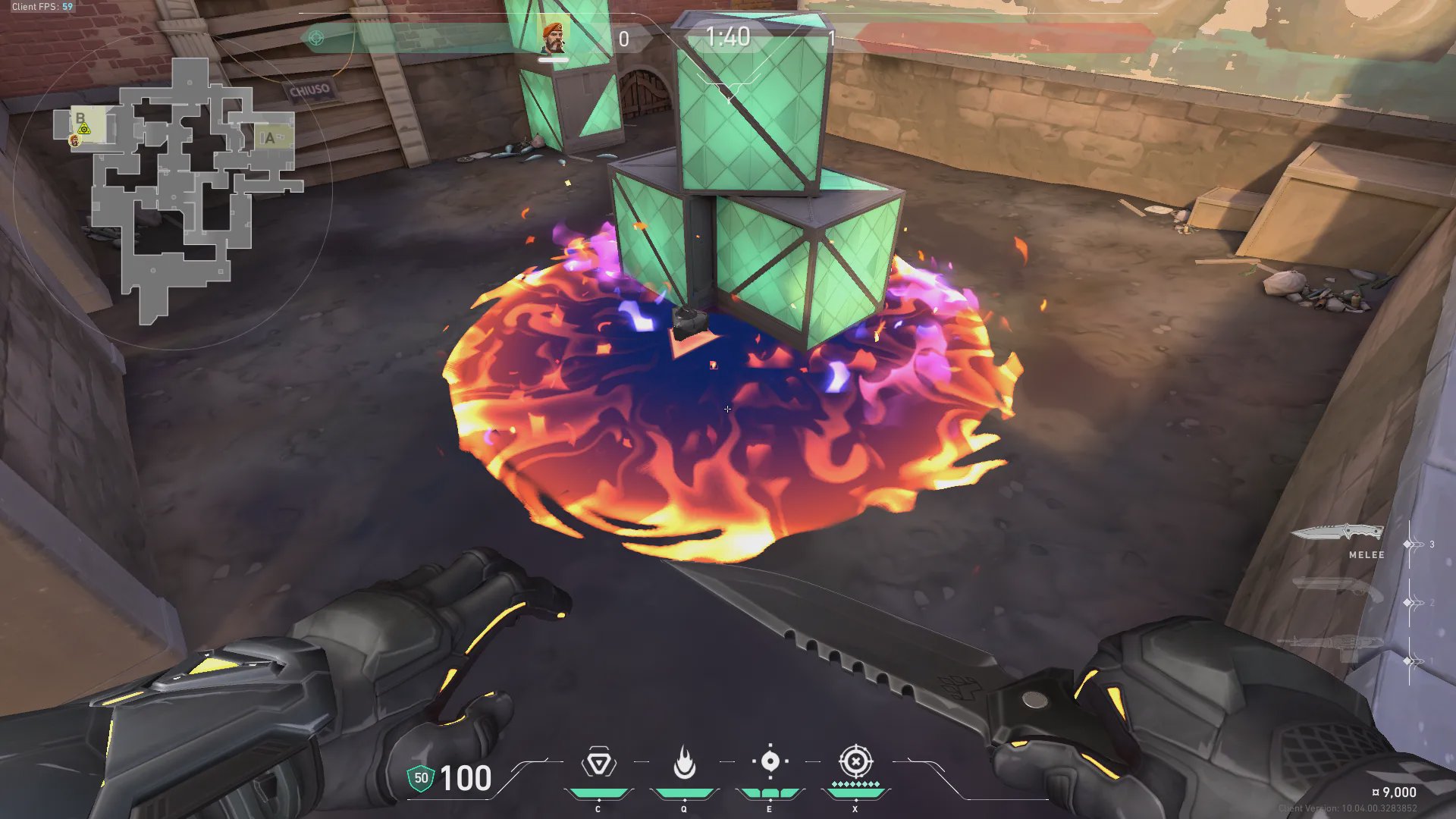
Task: Click the Brimstone player portrait
Action: point(553,37)
